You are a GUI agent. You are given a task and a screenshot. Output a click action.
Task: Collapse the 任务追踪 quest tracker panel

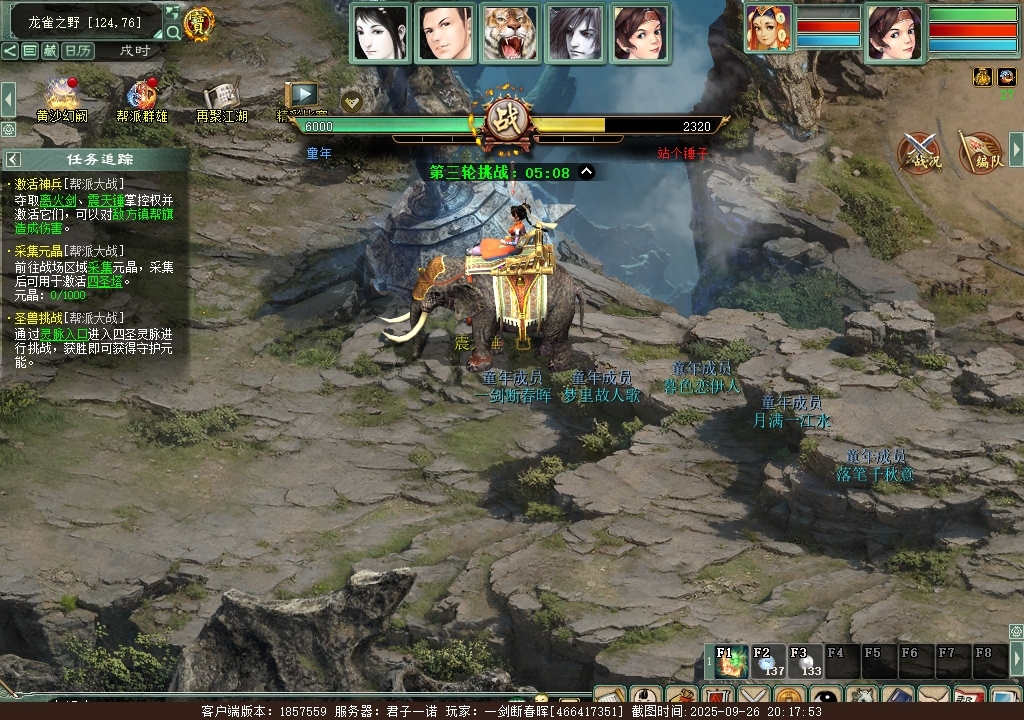coord(13,159)
